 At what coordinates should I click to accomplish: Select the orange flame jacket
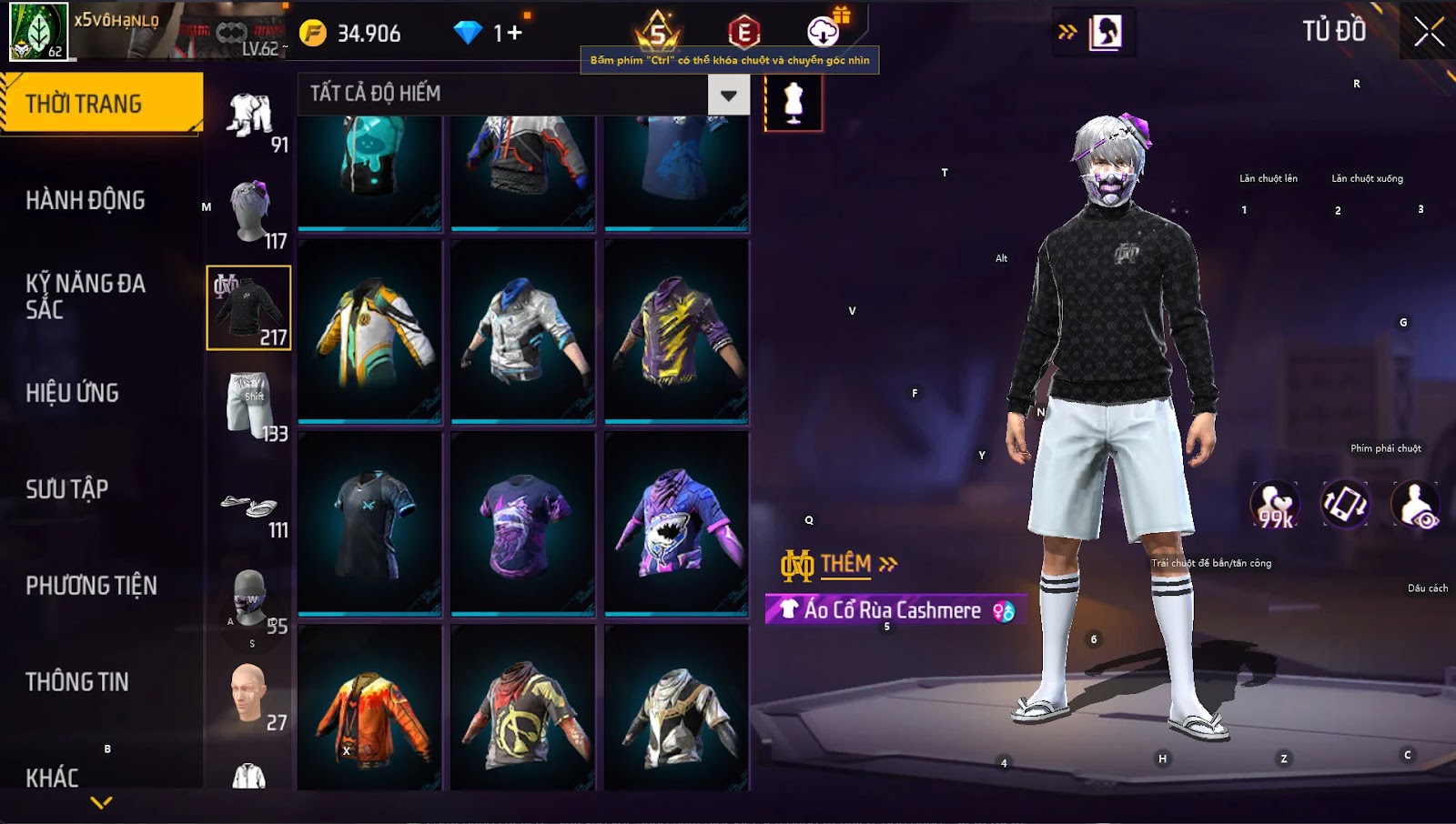coord(369,718)
